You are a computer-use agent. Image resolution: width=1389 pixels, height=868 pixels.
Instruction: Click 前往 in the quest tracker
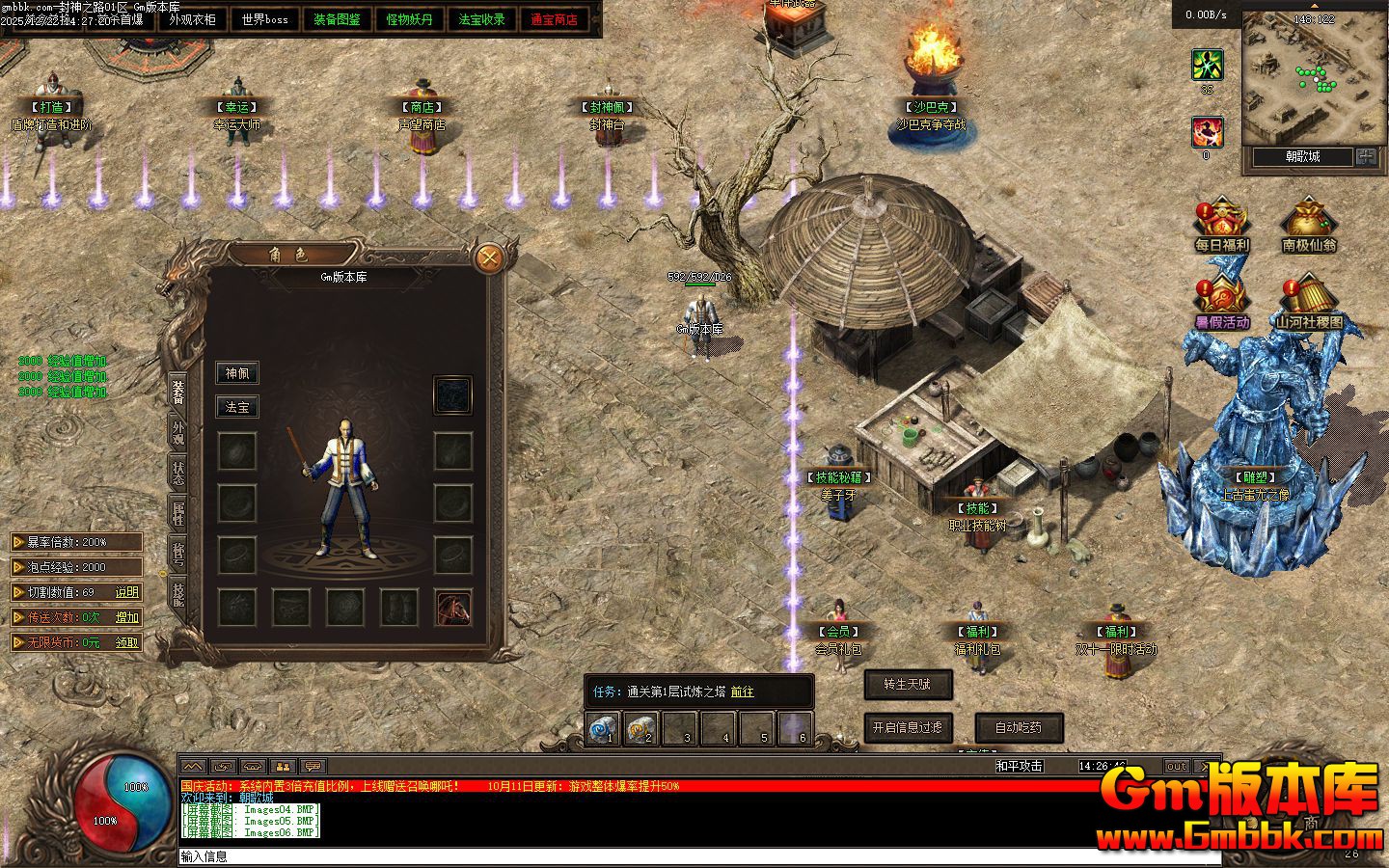(x=742, y=692)
